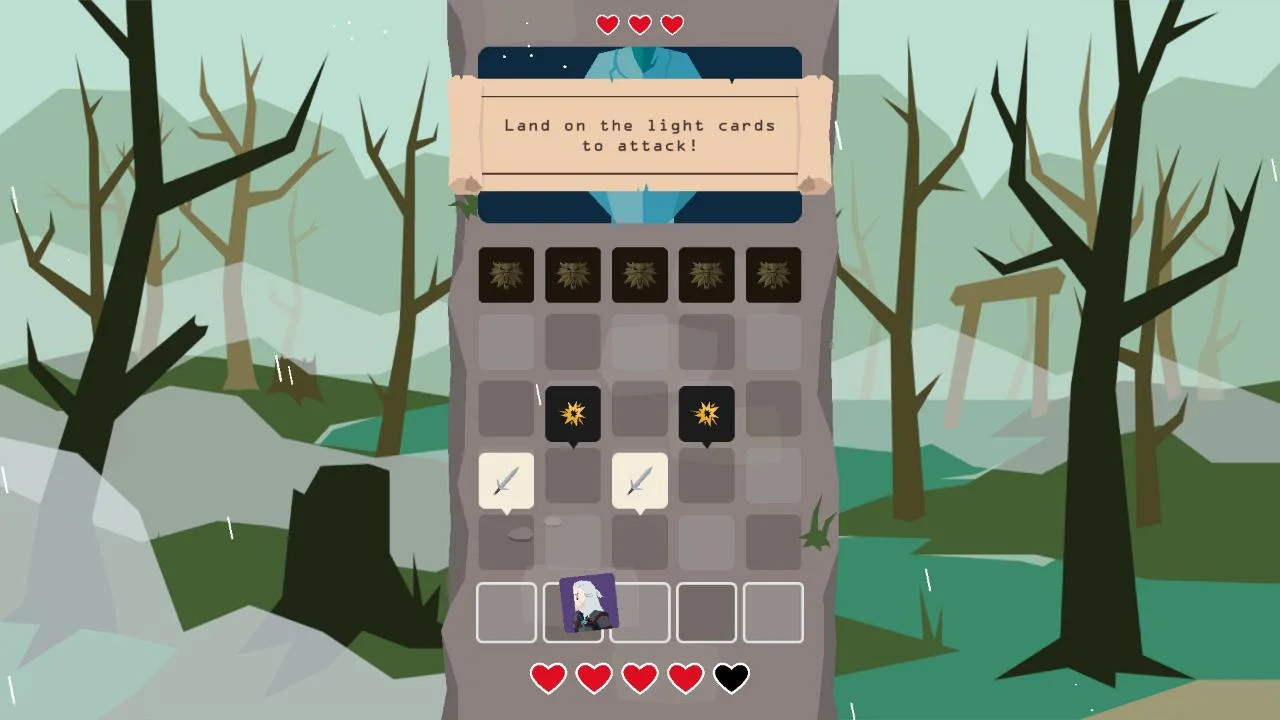1280x720 pixels.
Task: Click the right explosion warning card
Action: [706, 413]
